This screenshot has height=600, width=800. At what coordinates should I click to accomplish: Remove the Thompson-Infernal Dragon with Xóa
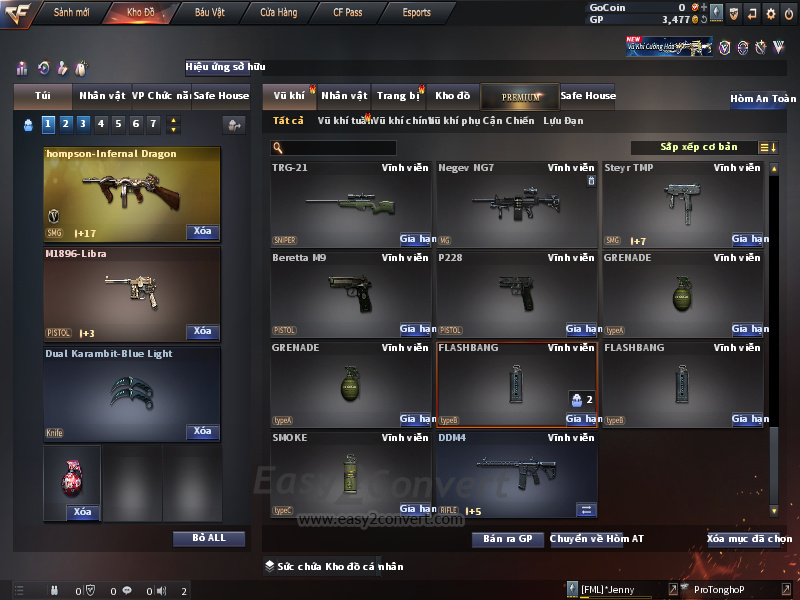point(202,232)
